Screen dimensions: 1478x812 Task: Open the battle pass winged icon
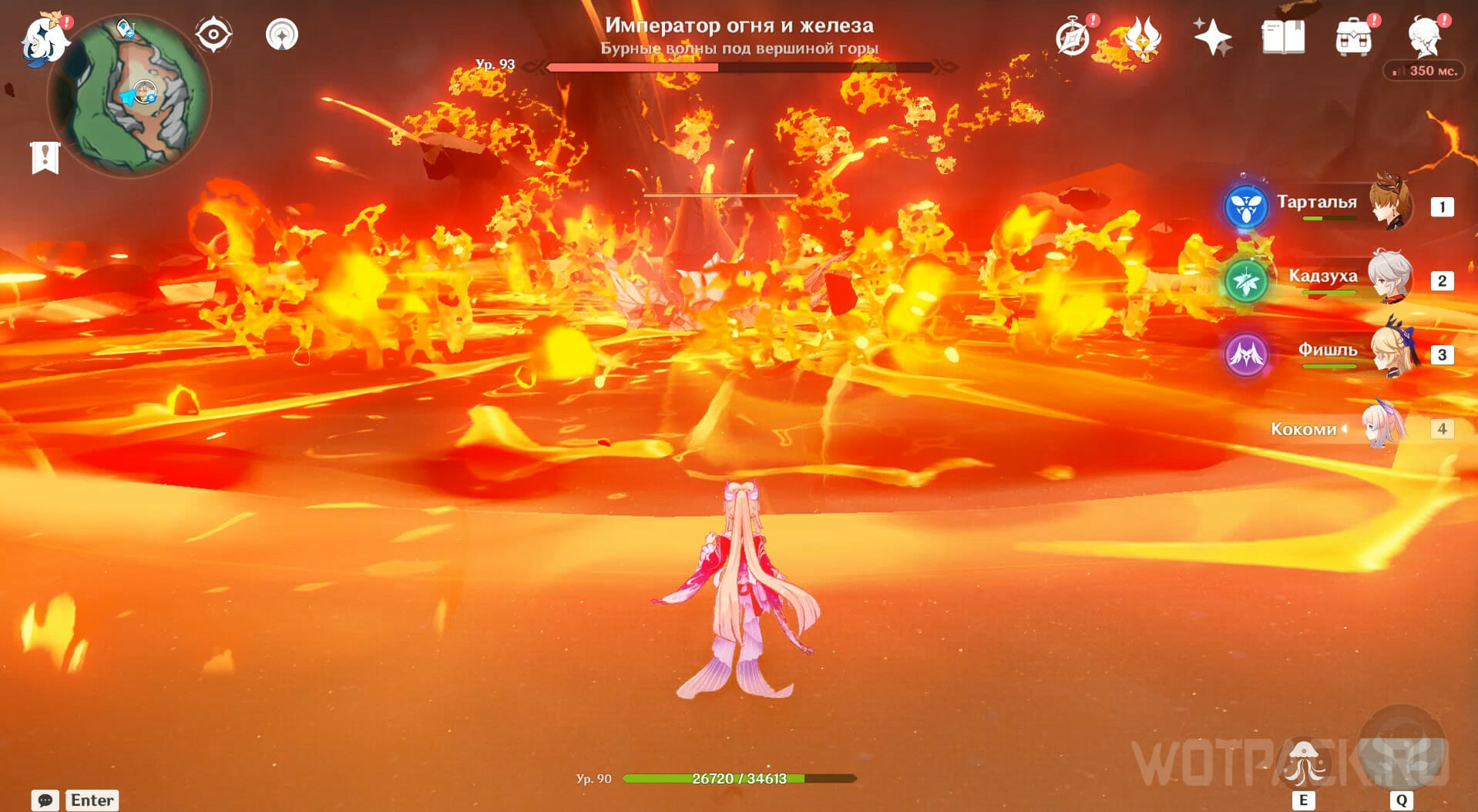click(x=1142, y=37)
